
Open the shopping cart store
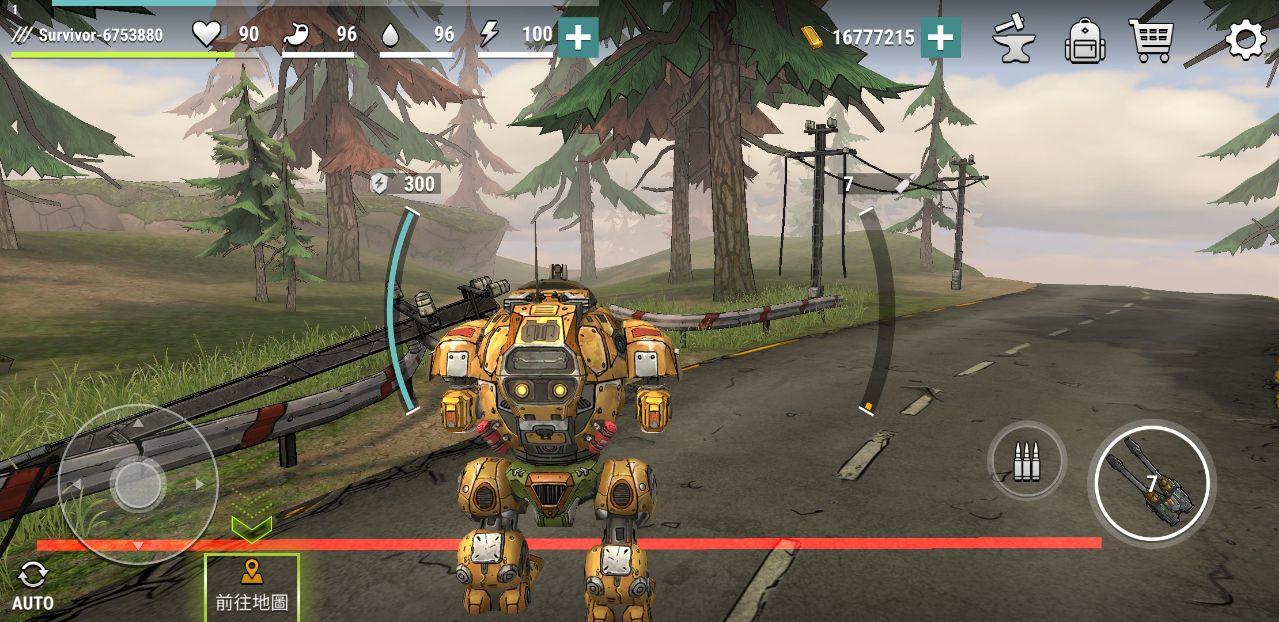coord(1151,40)
